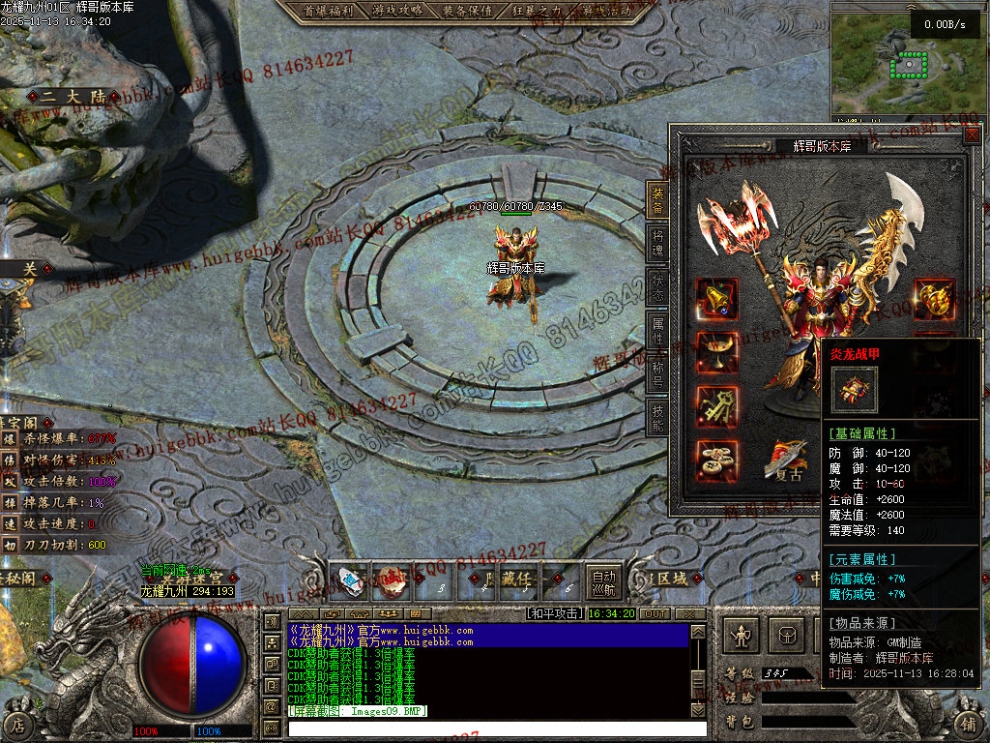Image resolution: width=990 pixels, height=743 pixels.
Task: Open the 店 shop button
Action: (18, 723)
